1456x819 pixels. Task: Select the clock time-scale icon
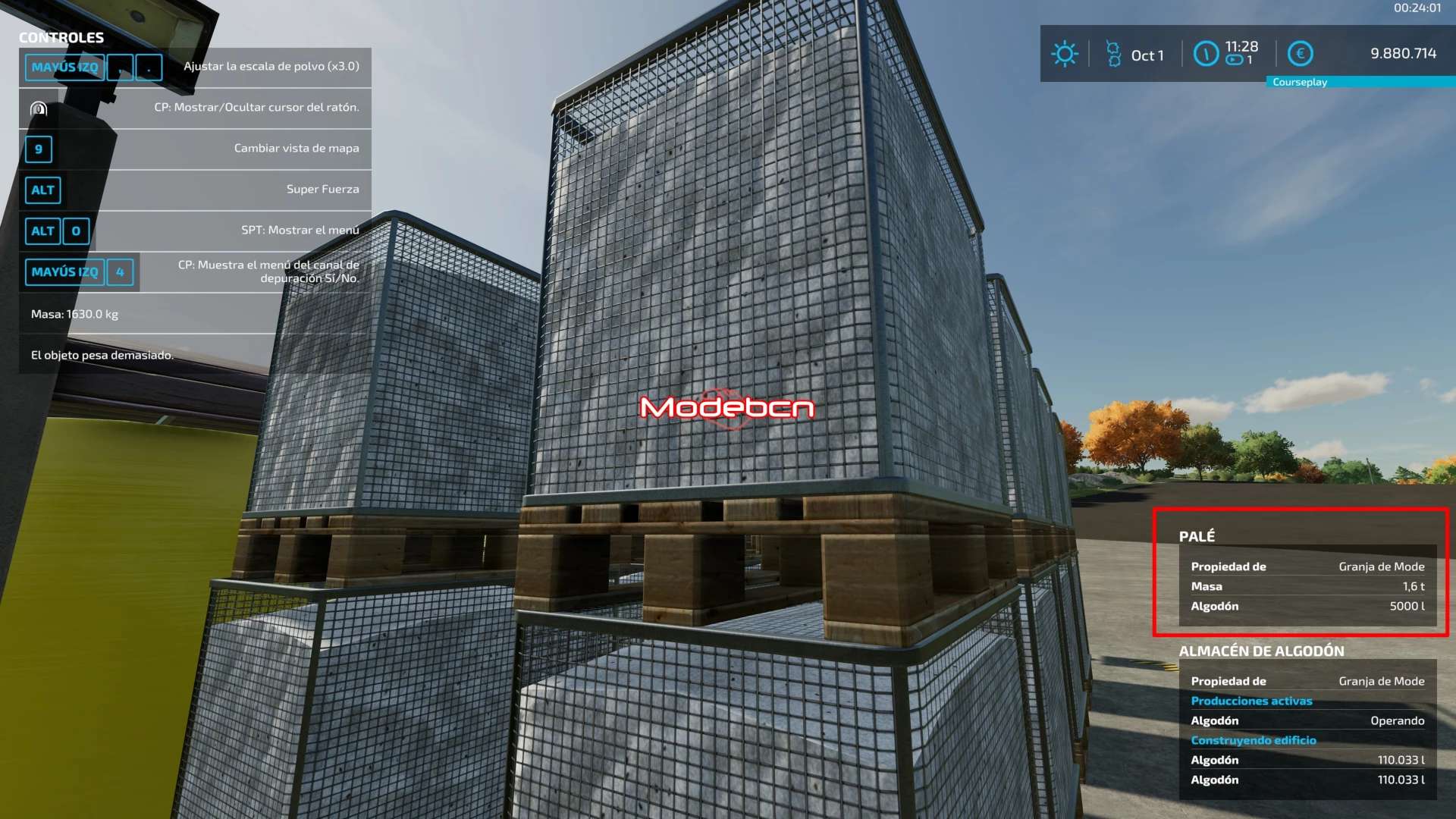(x=1206, y=54)
